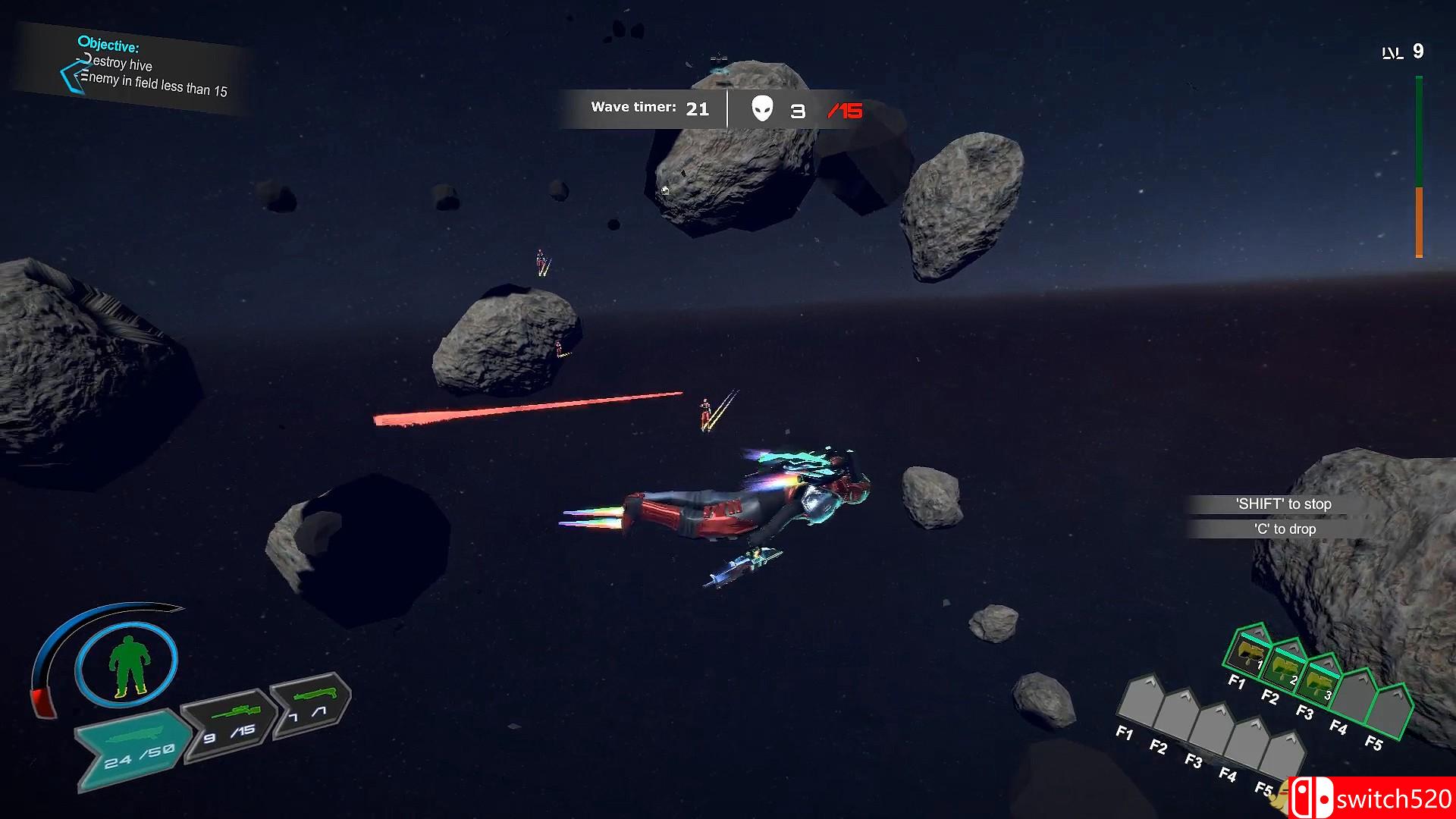The width and height of the screenshot is (1456, 819).
Task: Switch to the shotgun weapon slot
Action: [310, 702]
